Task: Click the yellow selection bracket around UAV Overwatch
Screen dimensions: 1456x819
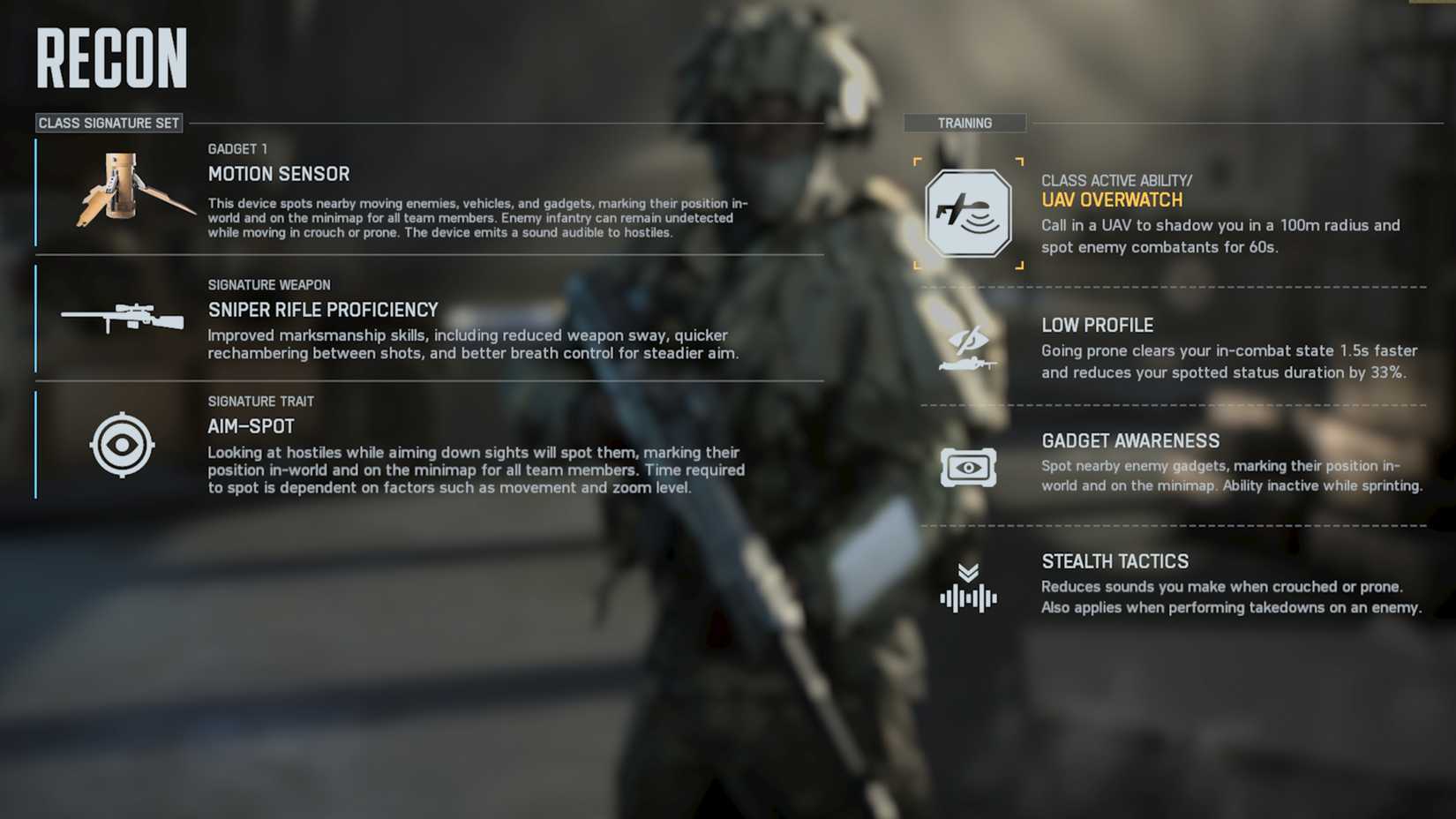Action: 968,214
